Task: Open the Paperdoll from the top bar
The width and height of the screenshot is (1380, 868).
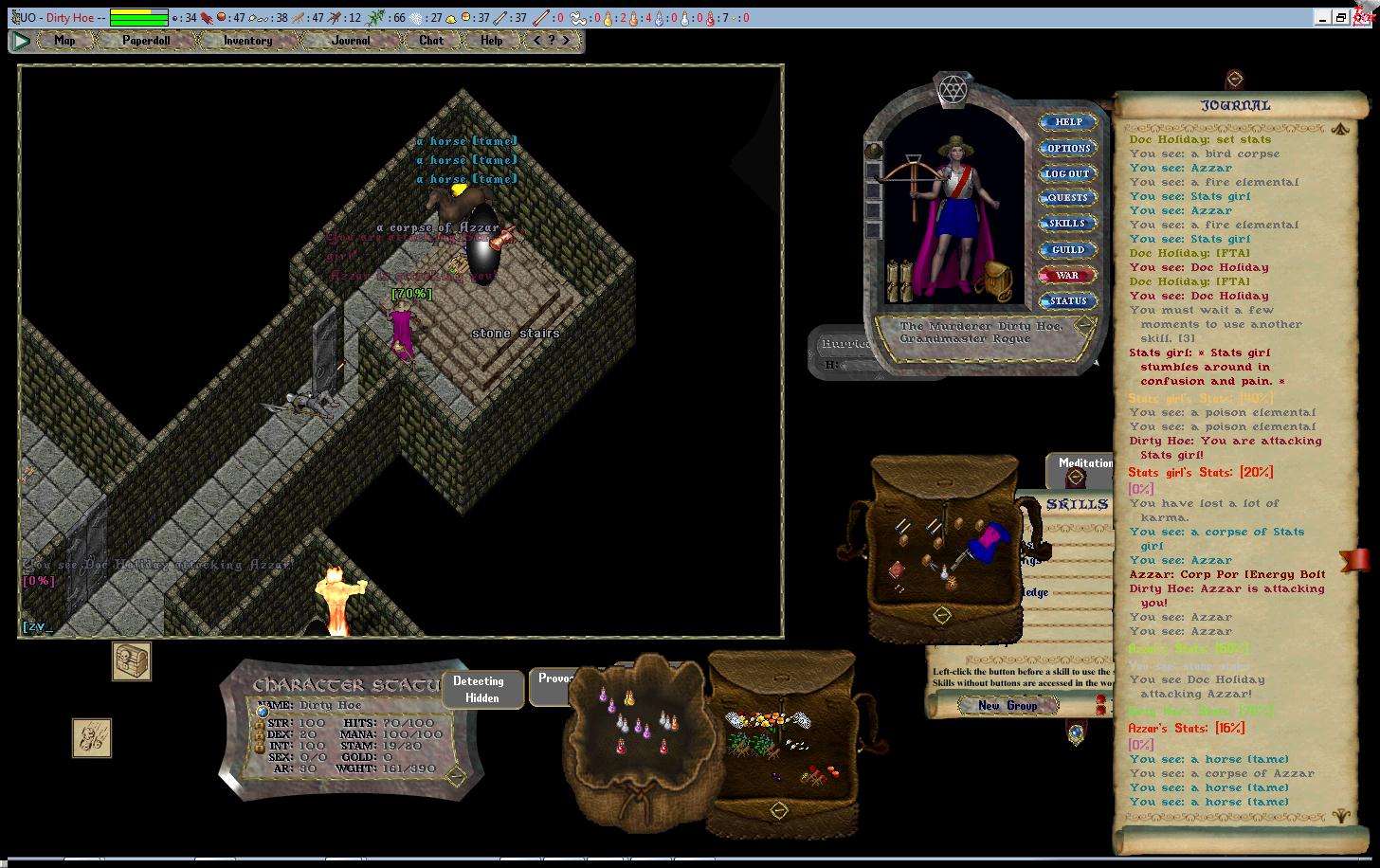Action: (x=145, y=41)
